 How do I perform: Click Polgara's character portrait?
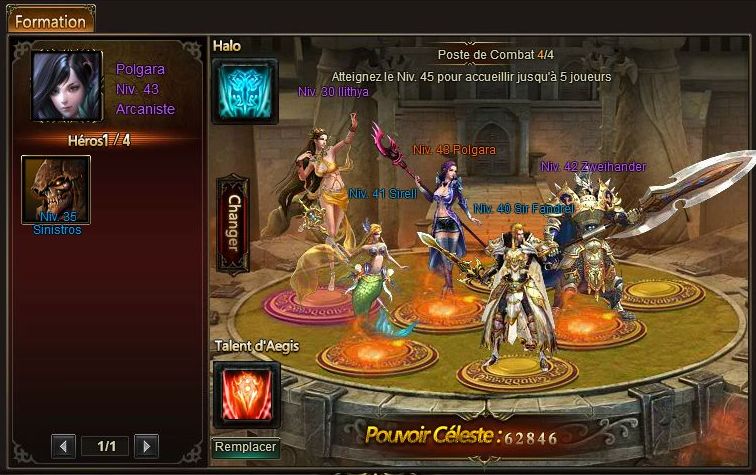pyautogui.click(x=67, y=87)
